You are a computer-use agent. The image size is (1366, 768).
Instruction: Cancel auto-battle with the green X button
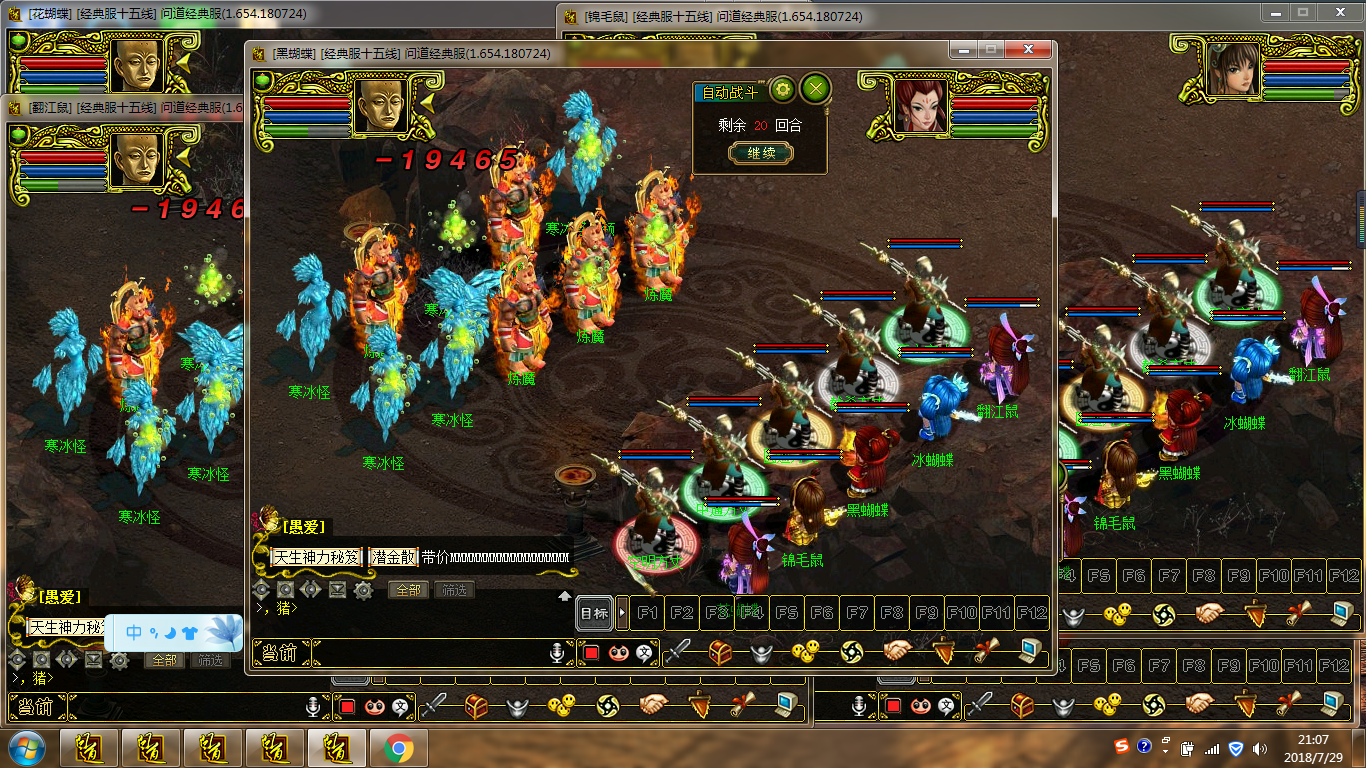(817, 90)
